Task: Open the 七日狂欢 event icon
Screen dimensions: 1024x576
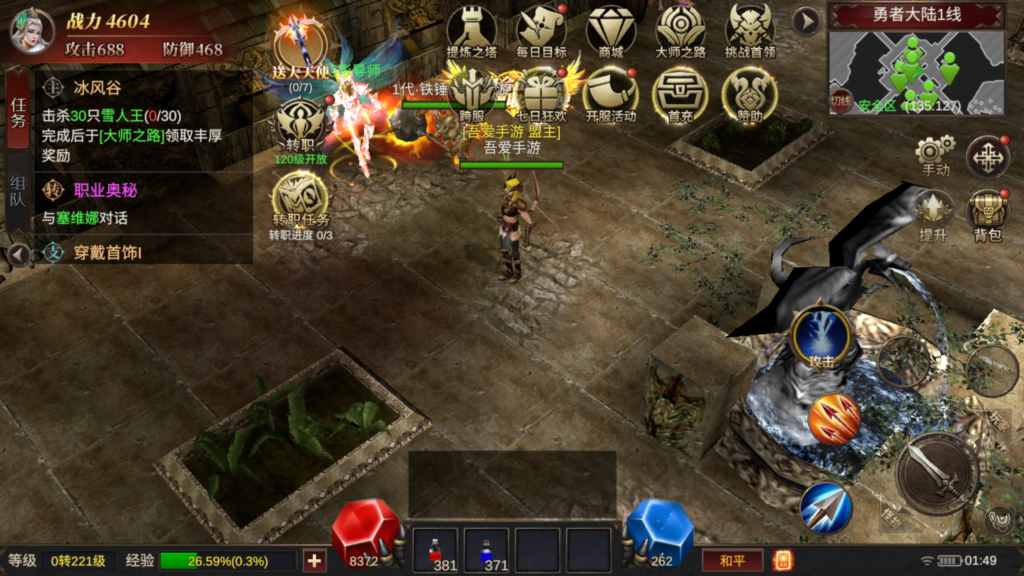Action: coord(541,97)
